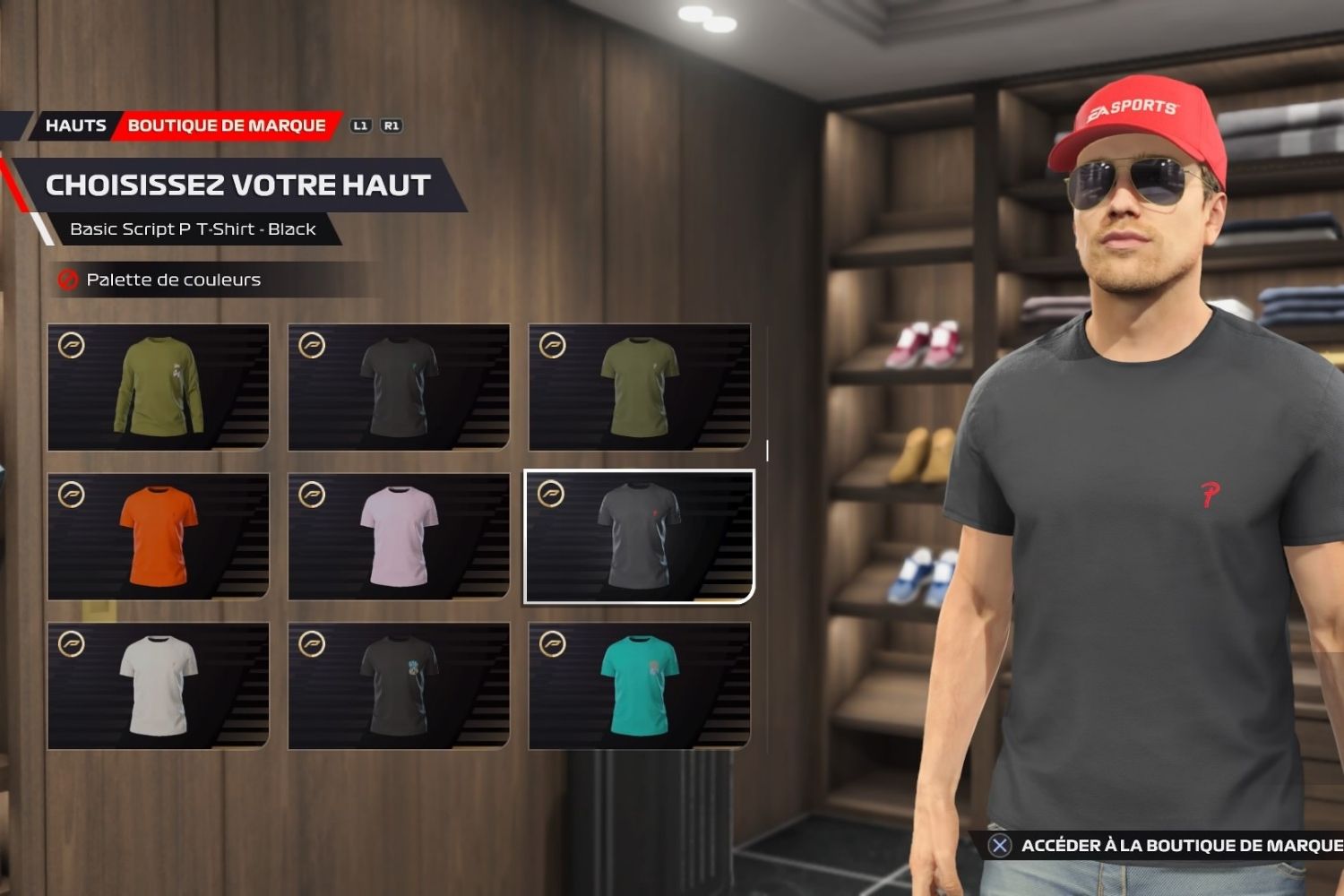This screenshot has height=896, width=1344.
Task: Choose the olive green short-sleeve t-shirt
Action: coord(639,387)
